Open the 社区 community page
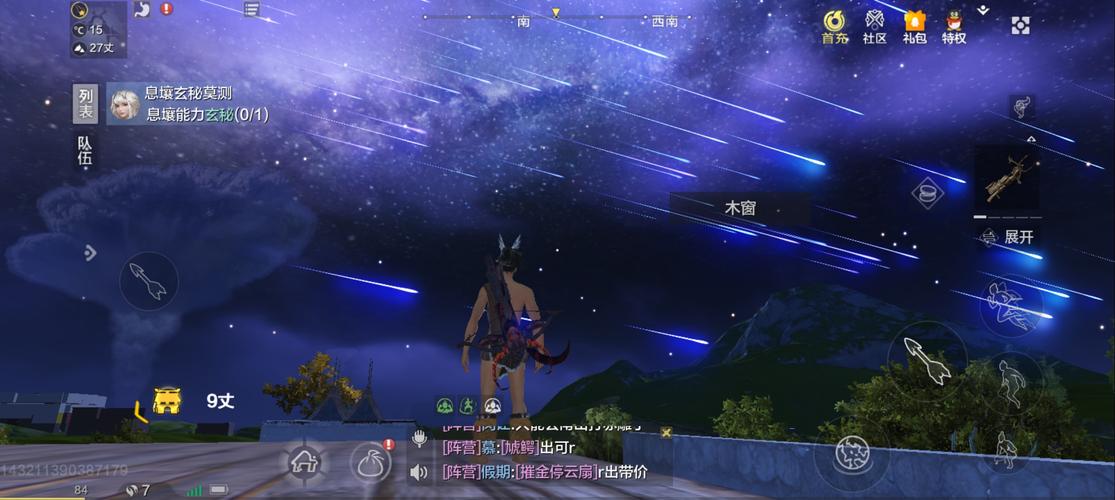This screenshot has height=500, width=1115. (875, 26)
